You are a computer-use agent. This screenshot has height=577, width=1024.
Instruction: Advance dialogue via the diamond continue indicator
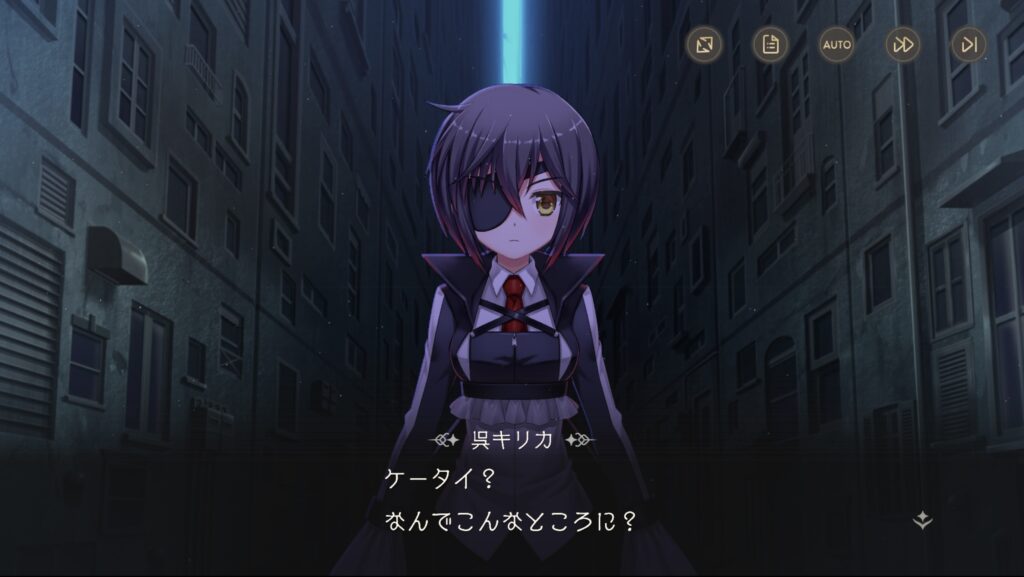click(x=923, y=520)
